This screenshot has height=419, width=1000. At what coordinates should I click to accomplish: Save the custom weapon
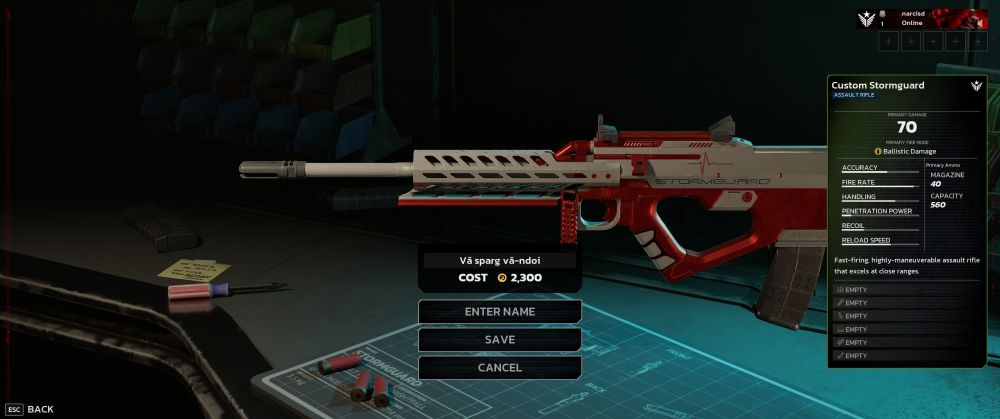tap(500, 339)
